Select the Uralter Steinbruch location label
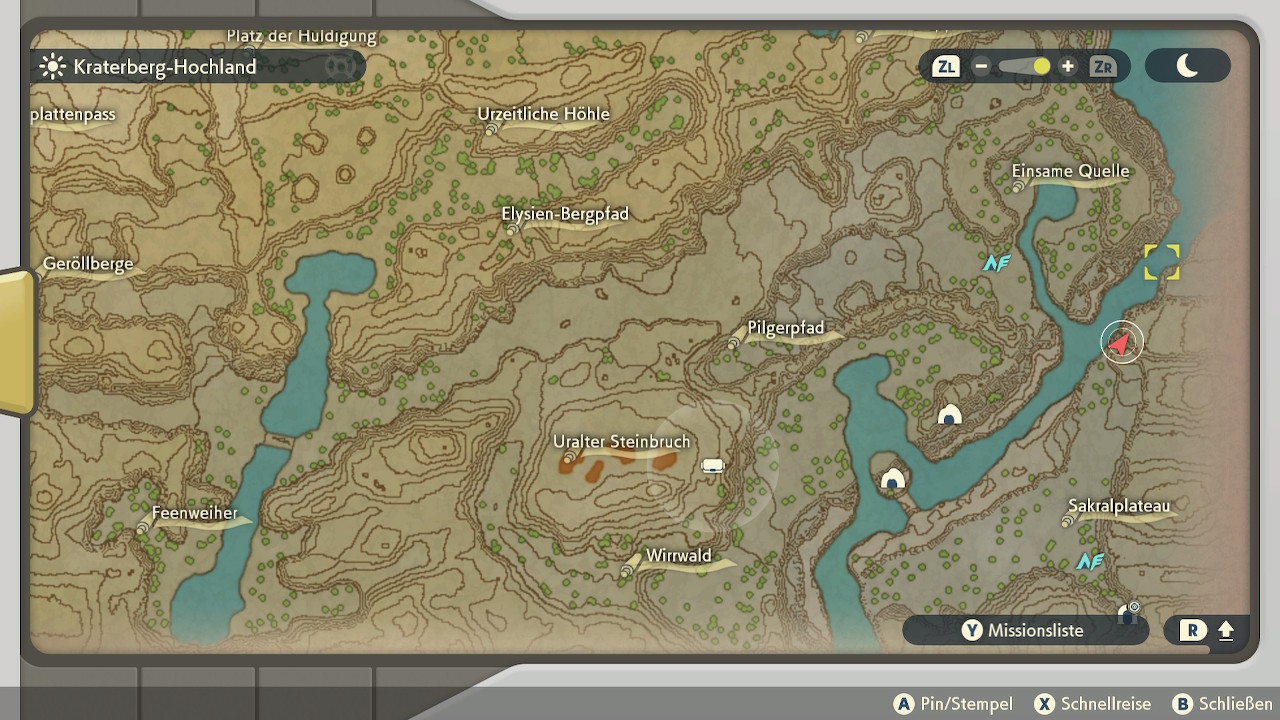Image resolution: width=1280 pixels, height=720 pixels. pos(621,442)
